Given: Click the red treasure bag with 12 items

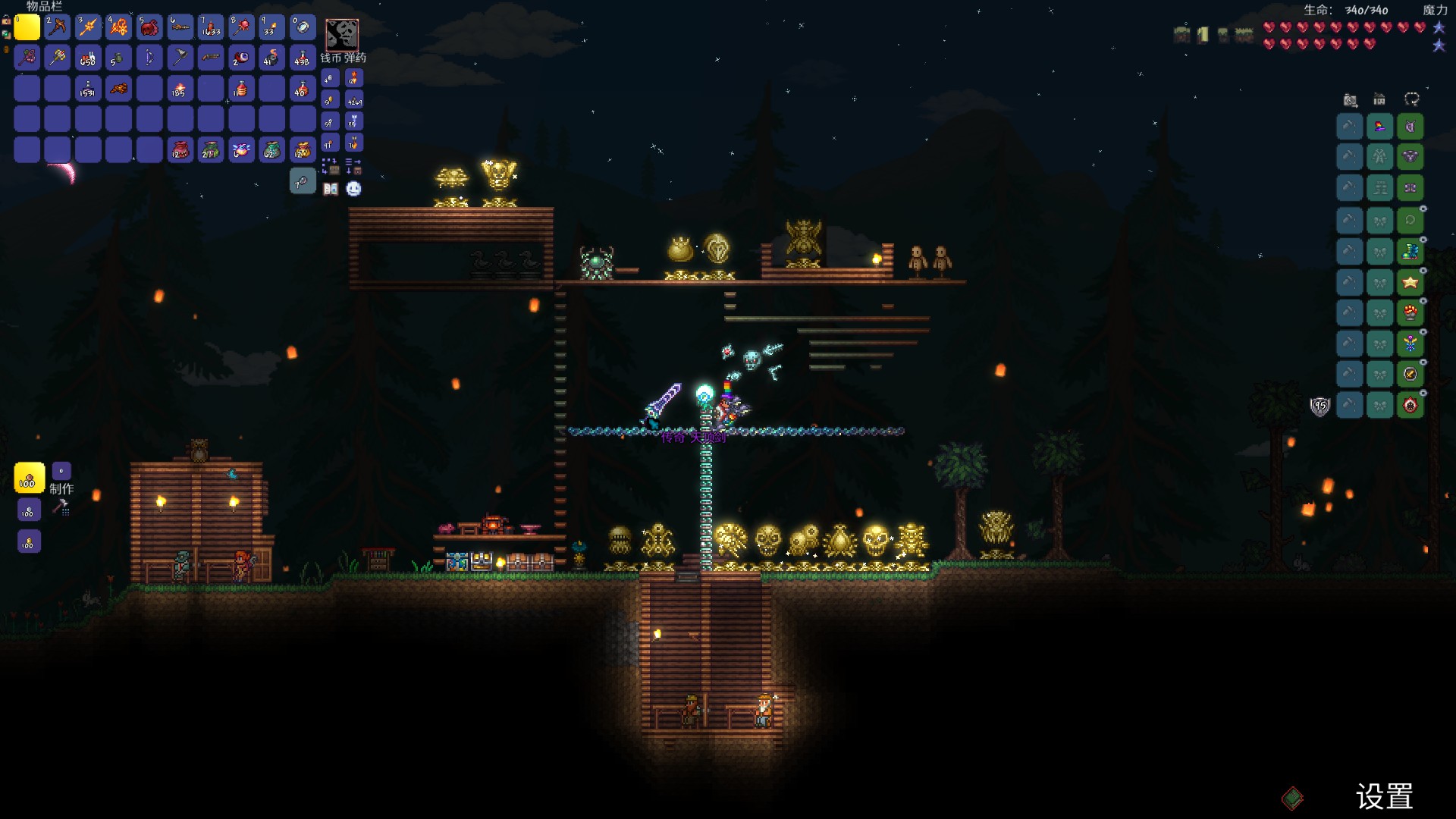Looking at the screenshot, I should [180, 150].
